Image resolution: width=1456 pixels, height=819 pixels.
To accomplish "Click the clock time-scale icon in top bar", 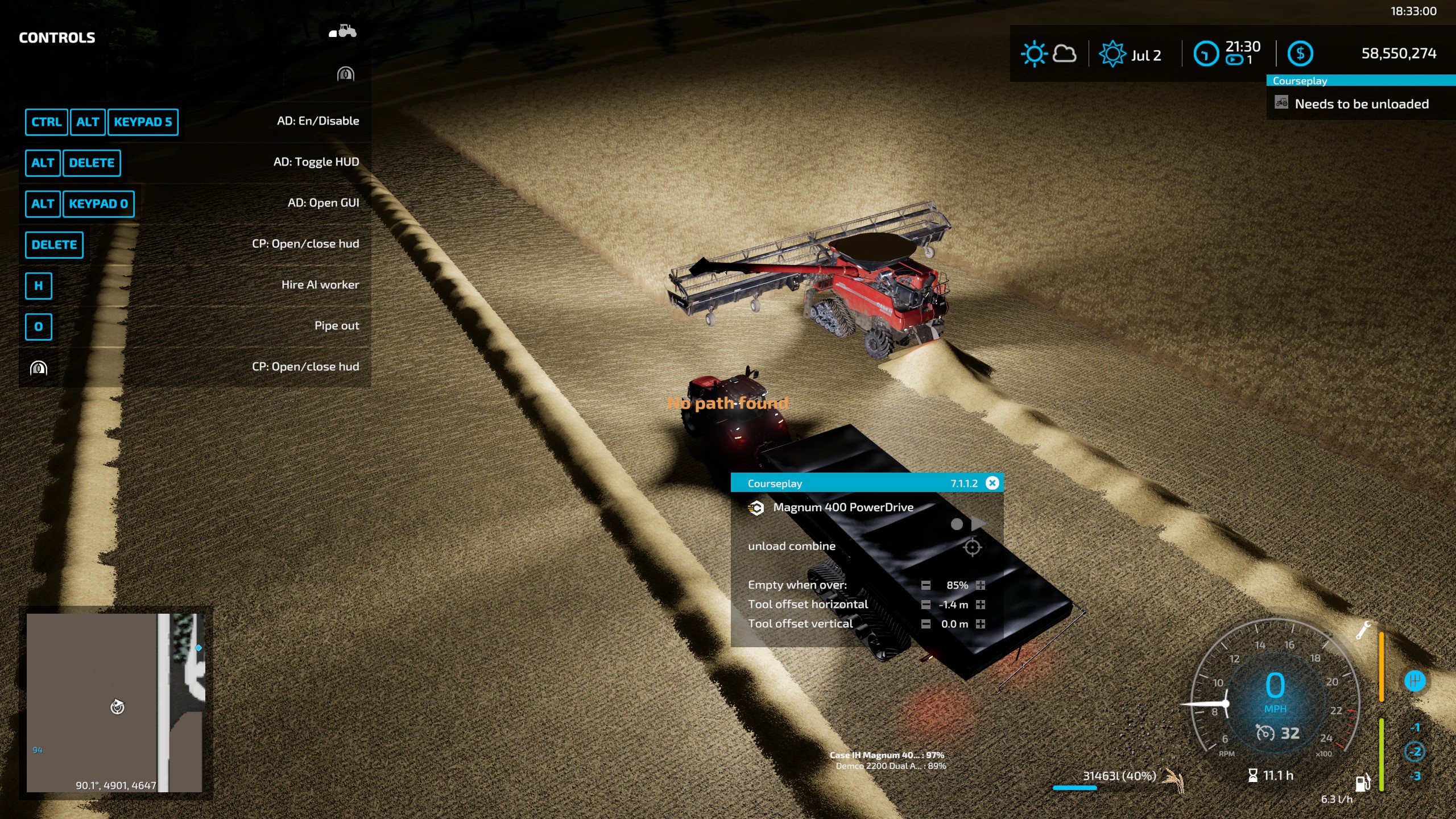I will [x=1207, y=53].
